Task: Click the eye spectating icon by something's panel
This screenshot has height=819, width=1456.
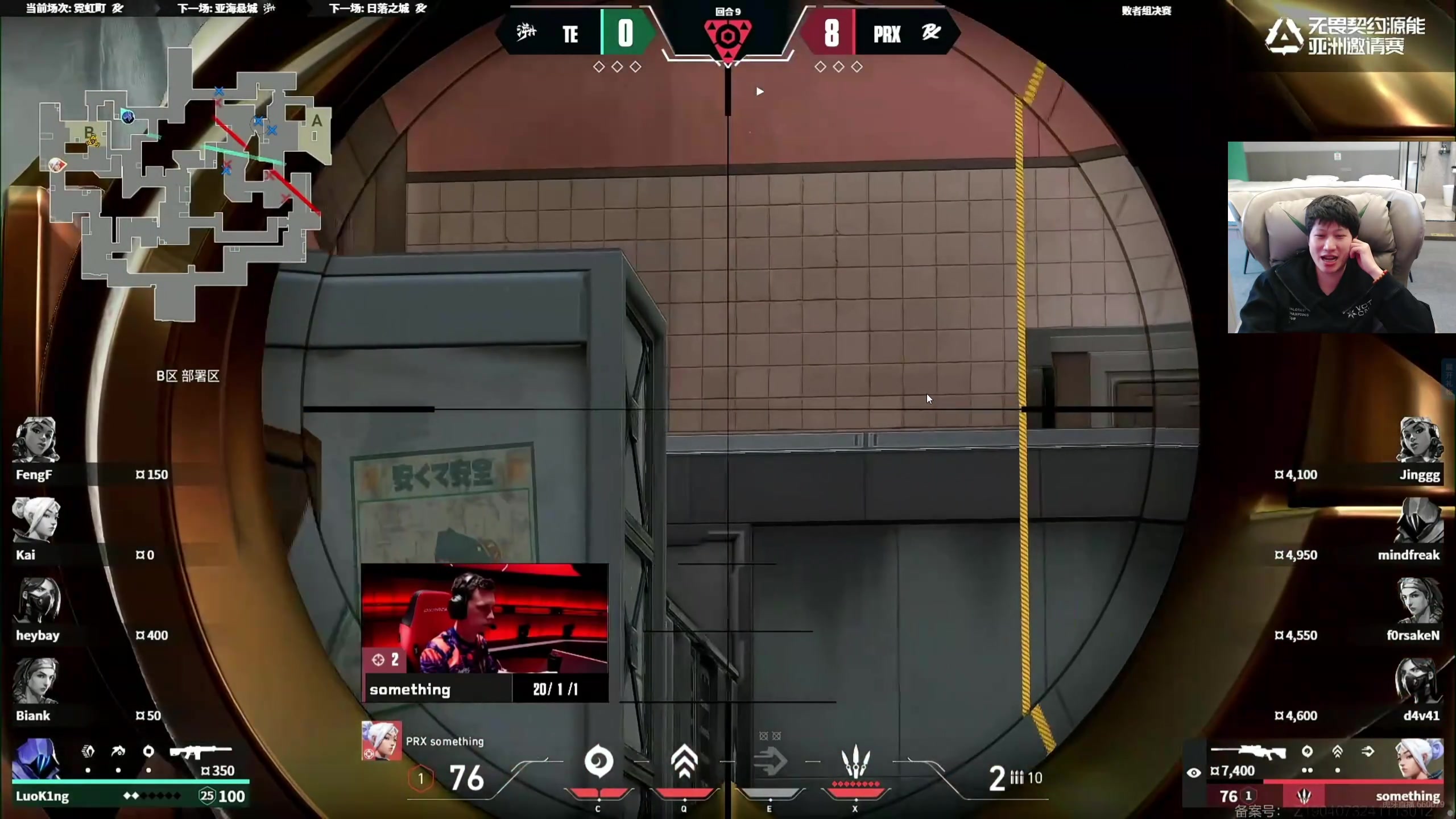Action: (1193, 772)
